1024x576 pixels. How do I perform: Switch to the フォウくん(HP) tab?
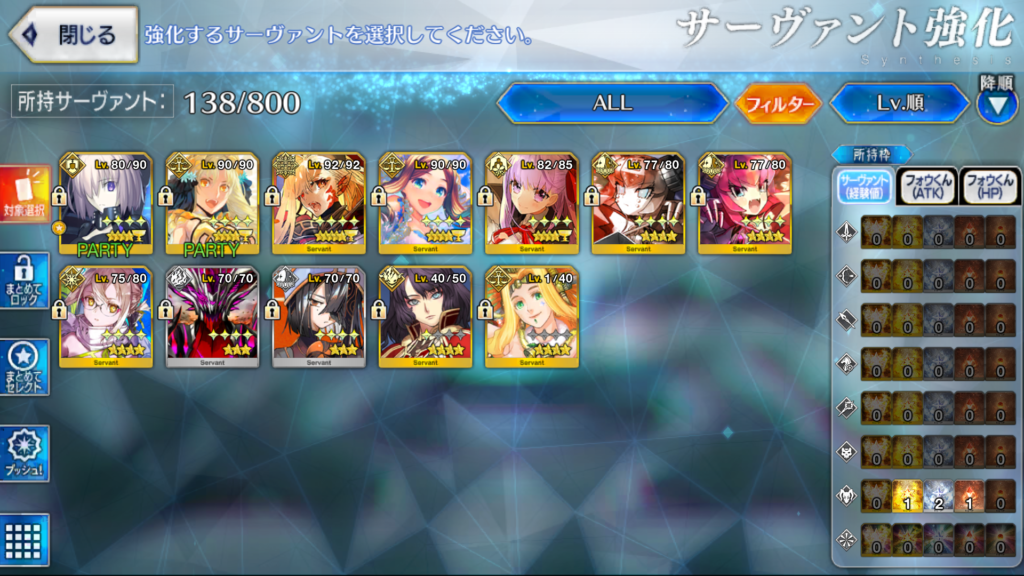pyautogui.click(x=988, y=186)
